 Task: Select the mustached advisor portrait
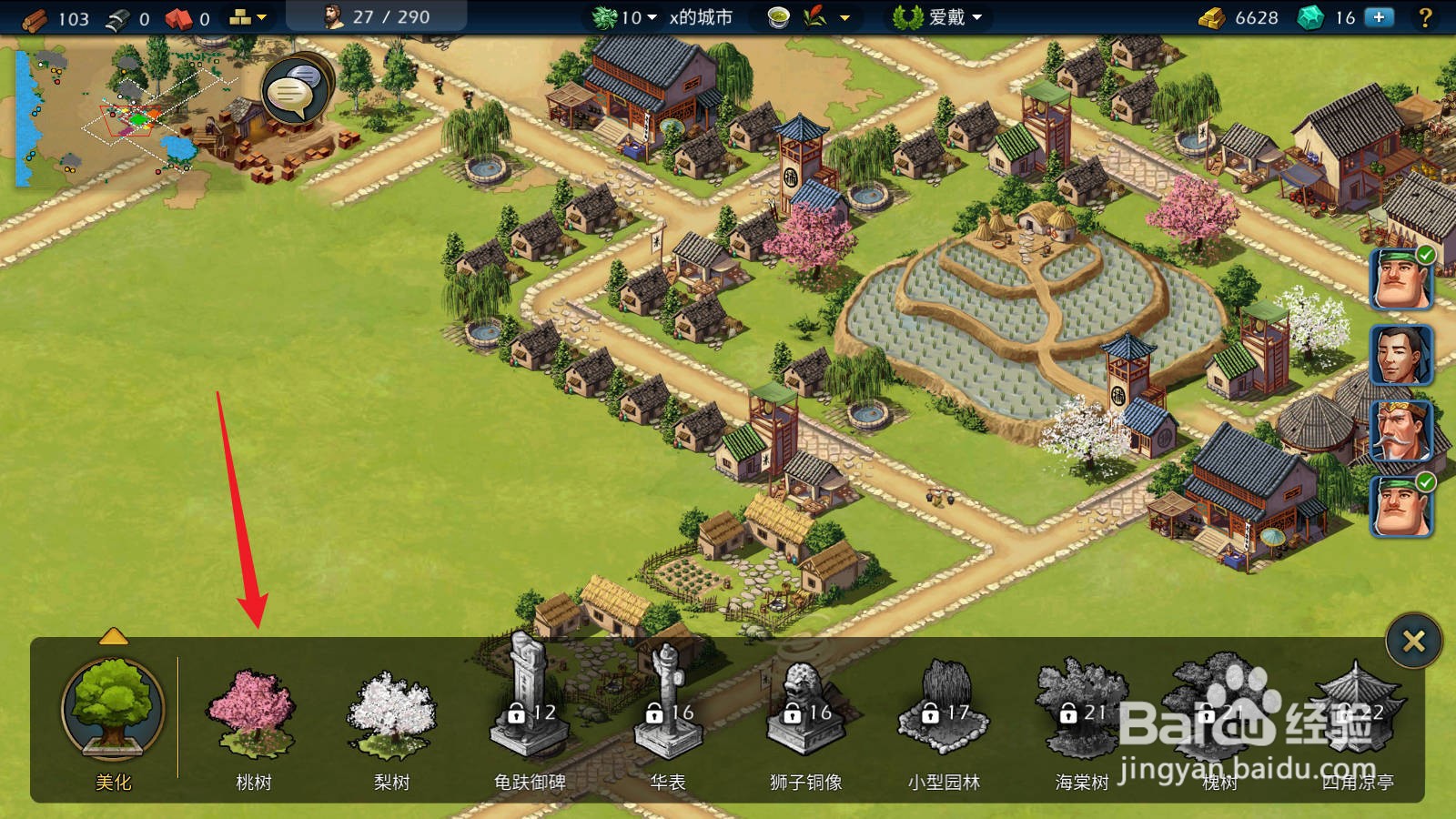click(1400, 430)
